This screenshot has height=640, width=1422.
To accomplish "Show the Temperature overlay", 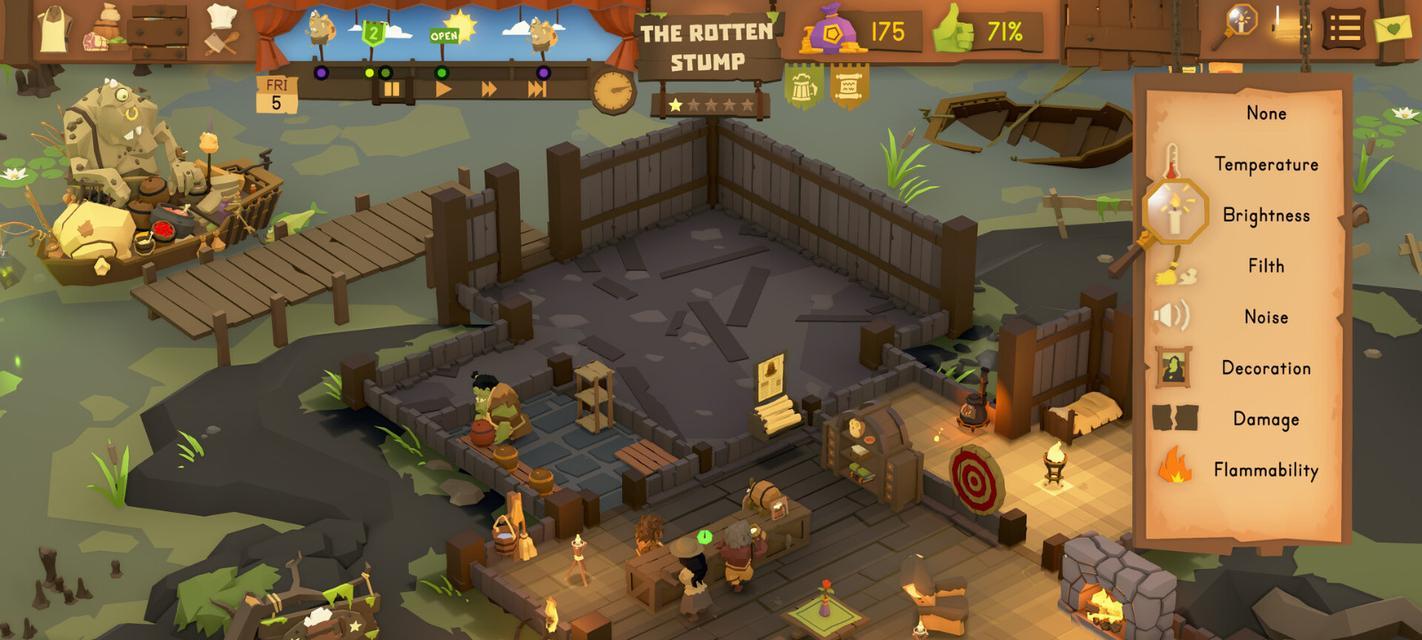I will (x=1265, y=164).
